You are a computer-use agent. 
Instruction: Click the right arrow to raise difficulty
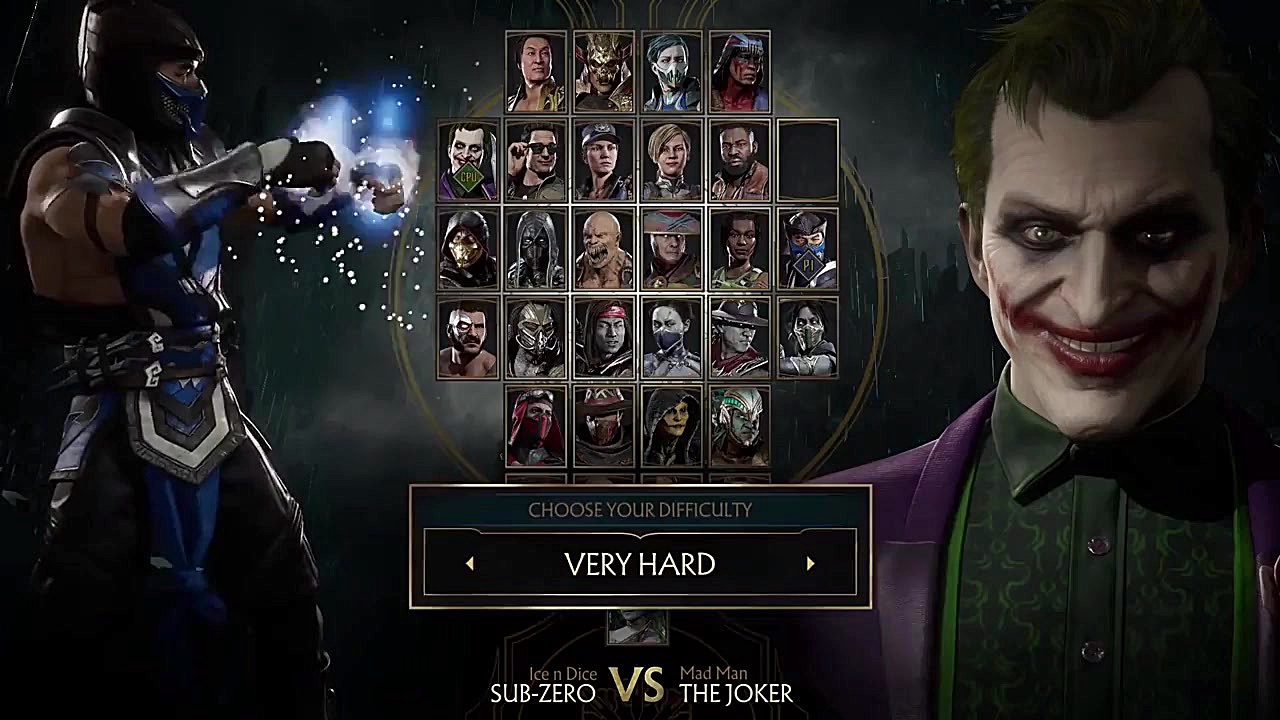coord(810,565)
